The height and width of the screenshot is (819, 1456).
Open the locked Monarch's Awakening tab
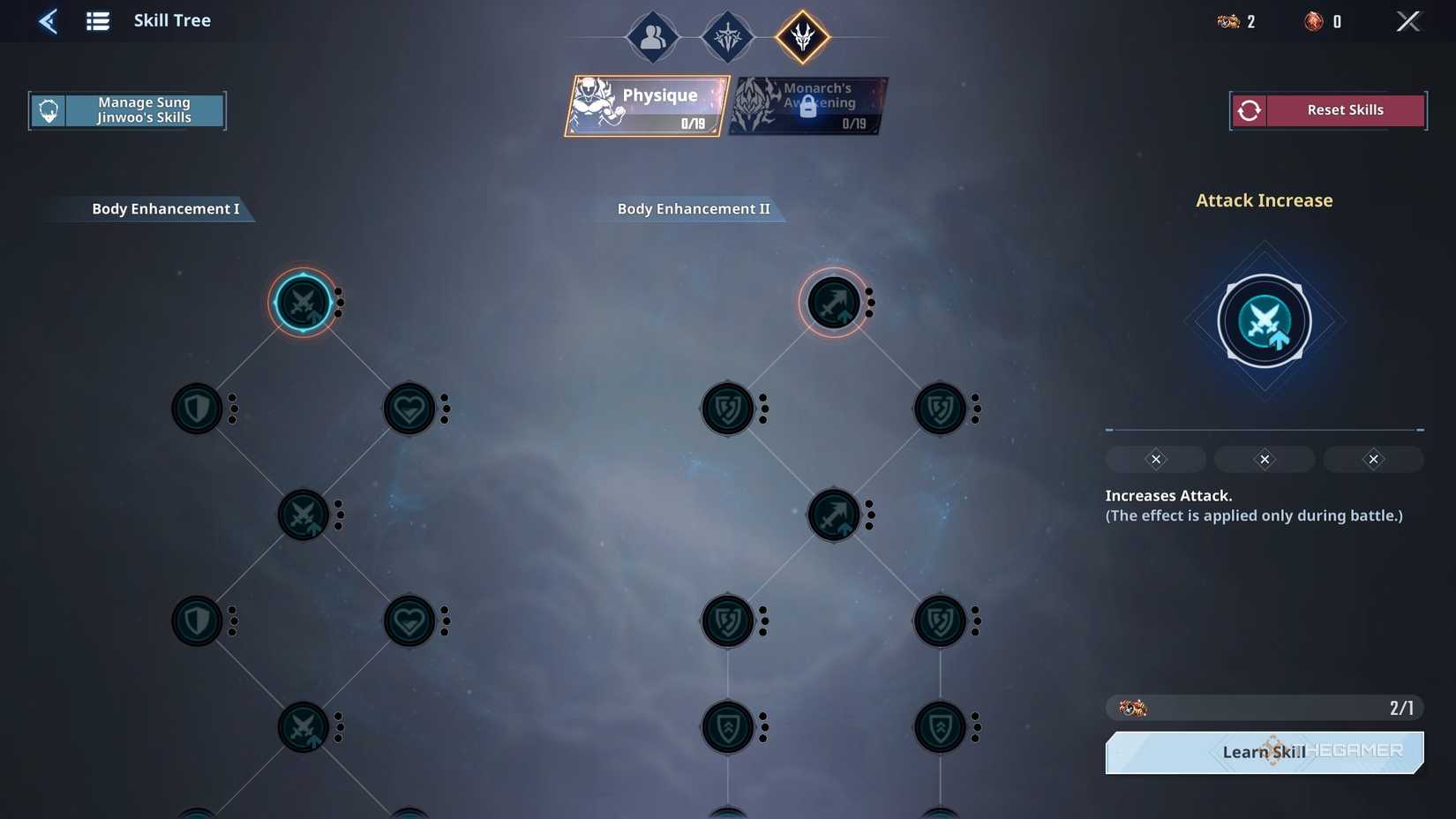coord(807,104)
